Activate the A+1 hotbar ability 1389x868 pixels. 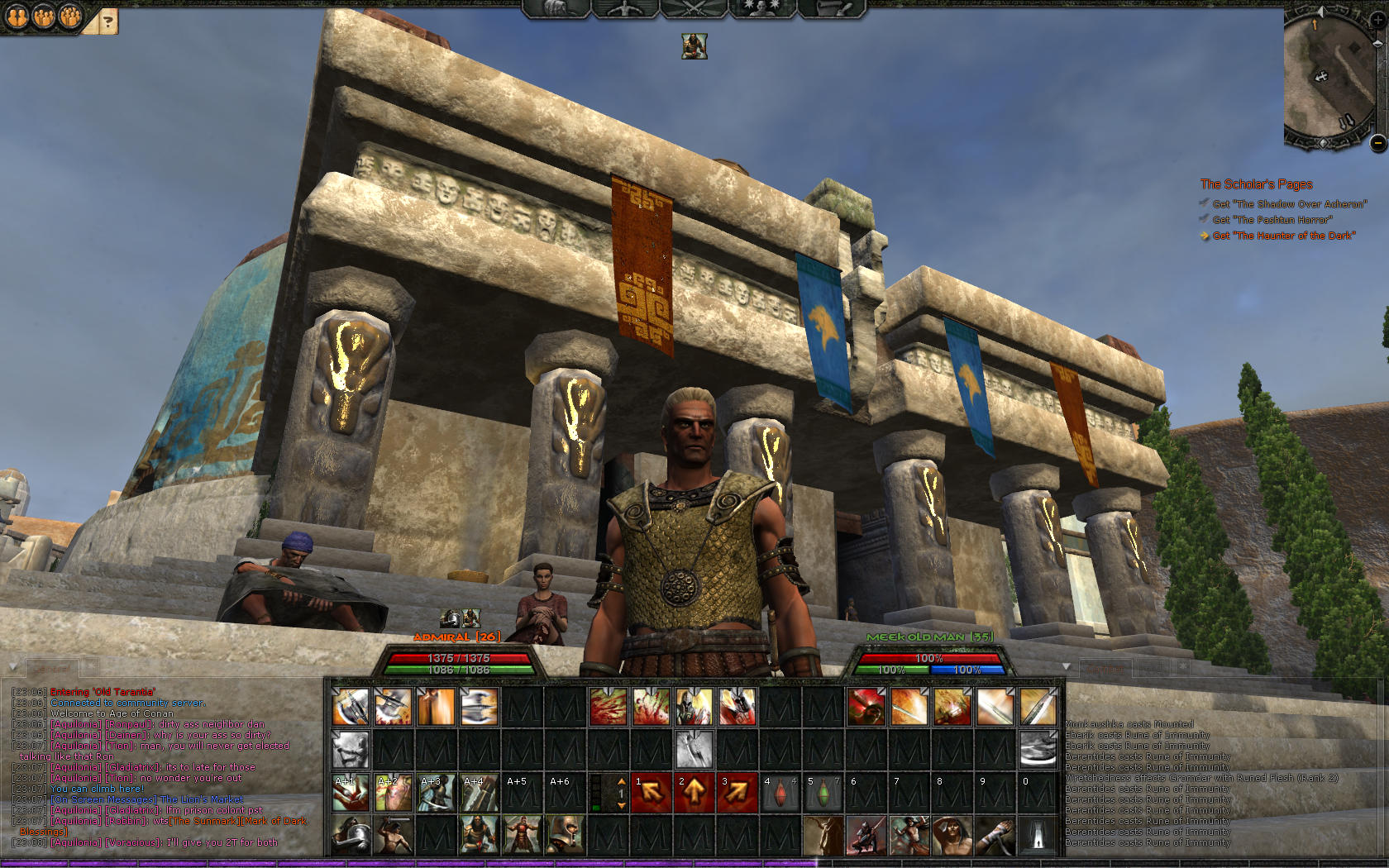click(350, 794)
